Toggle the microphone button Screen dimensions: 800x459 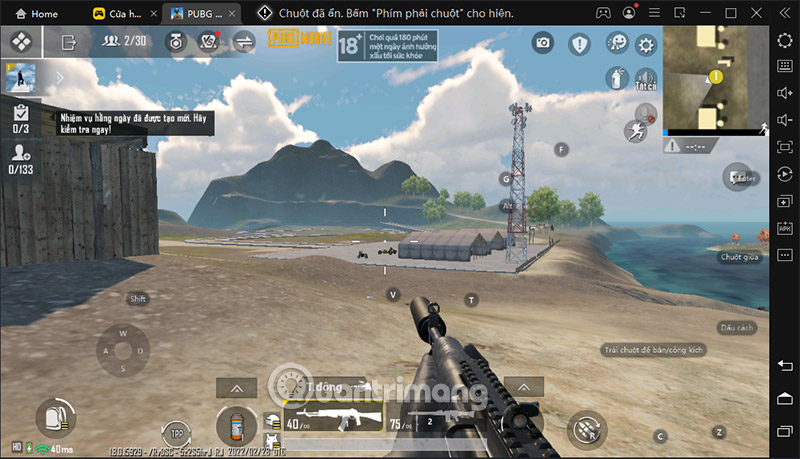click(646, 112)
